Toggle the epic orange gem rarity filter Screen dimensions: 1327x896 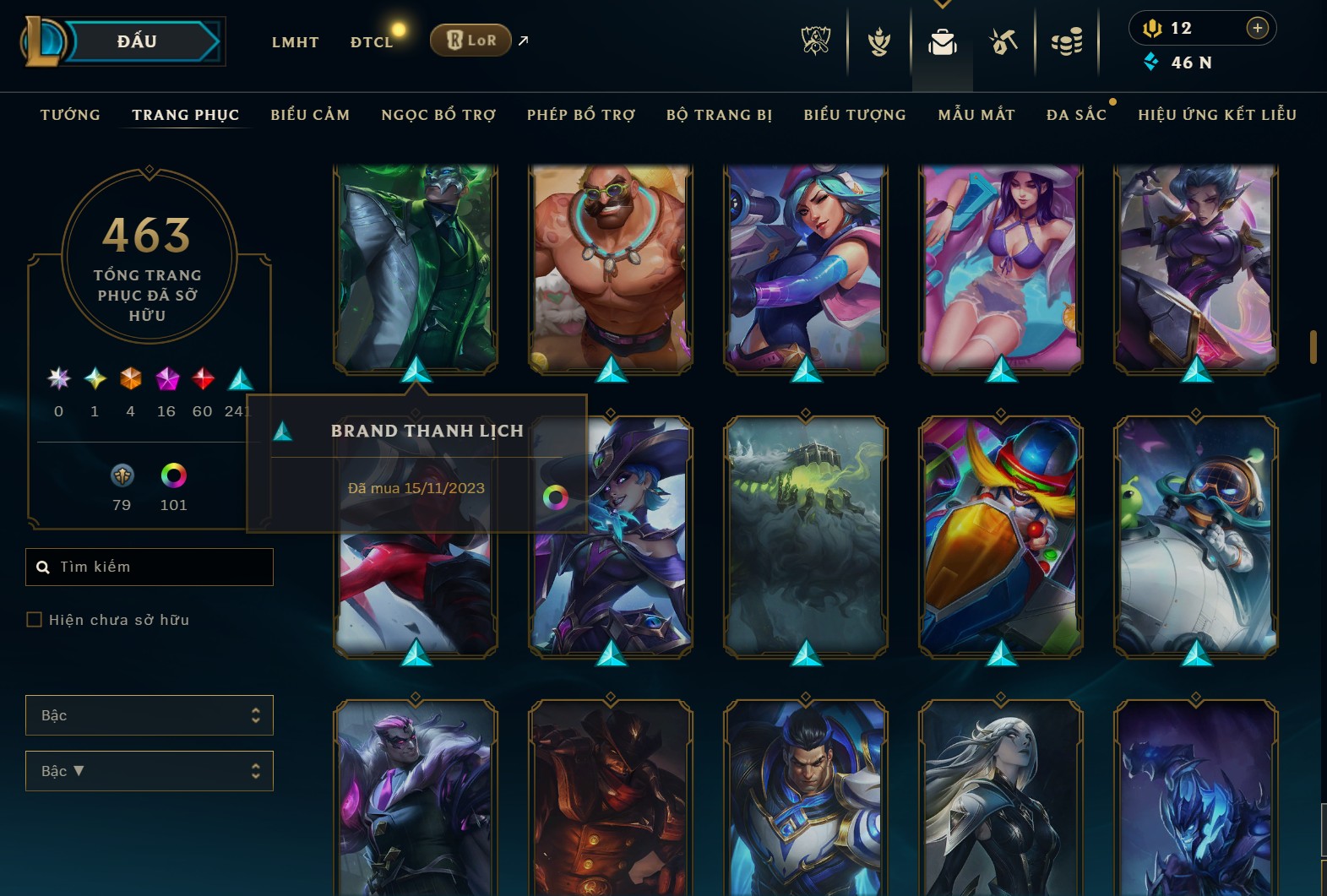point(130,378)
